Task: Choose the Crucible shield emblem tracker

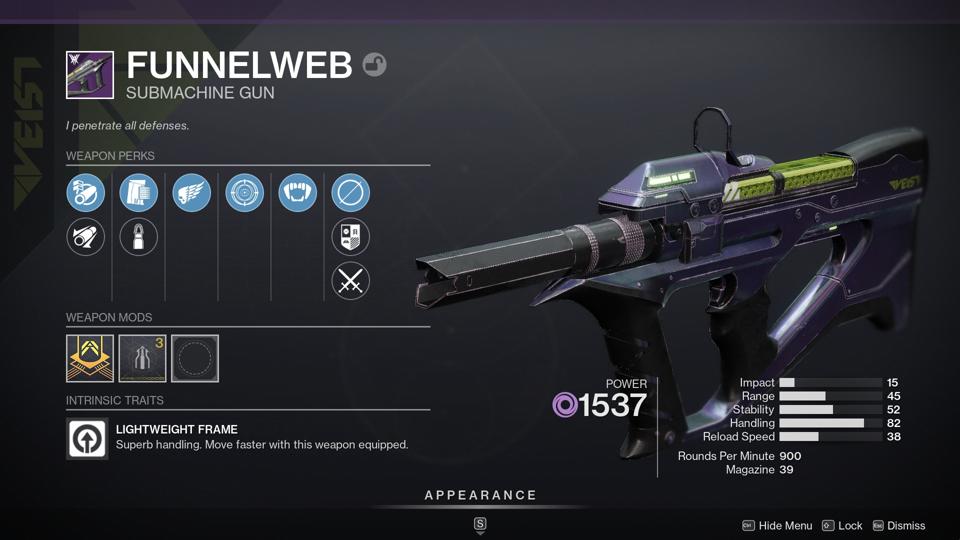Action: (350, 237)
